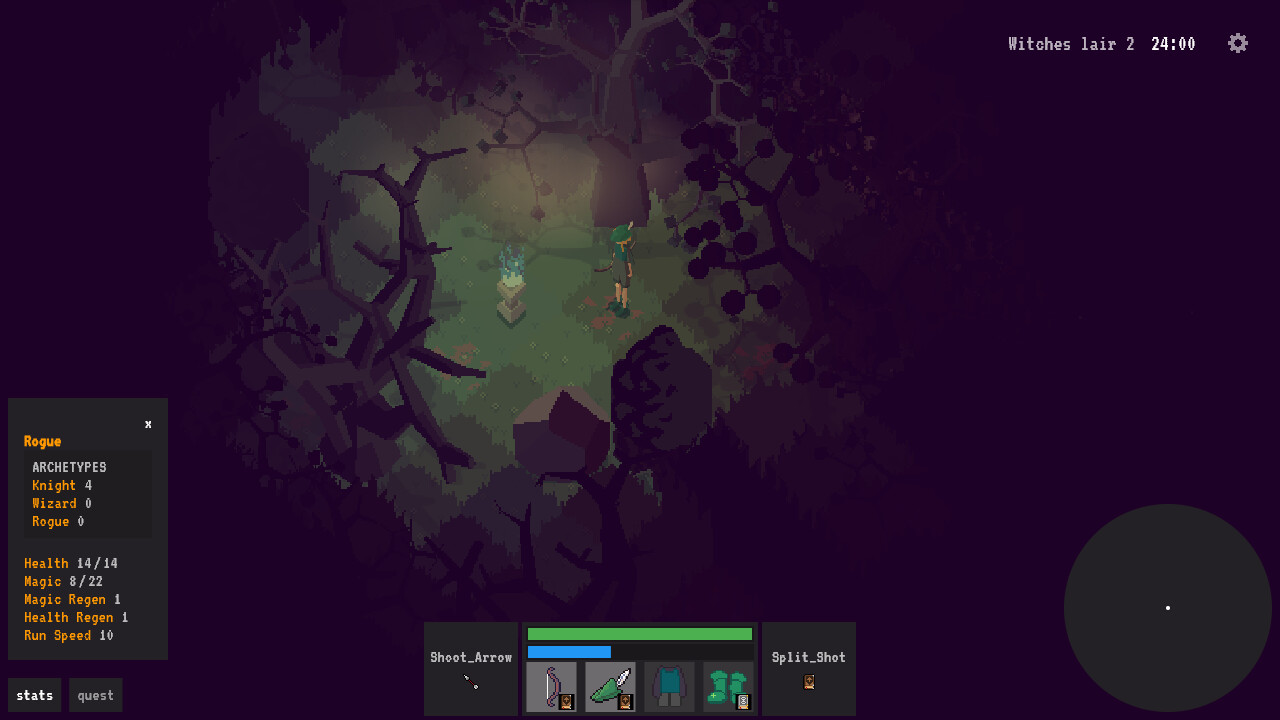This screenshot has height=720, width=1280.
Task: Switch to the quest tab
Action: pos(95,694)
